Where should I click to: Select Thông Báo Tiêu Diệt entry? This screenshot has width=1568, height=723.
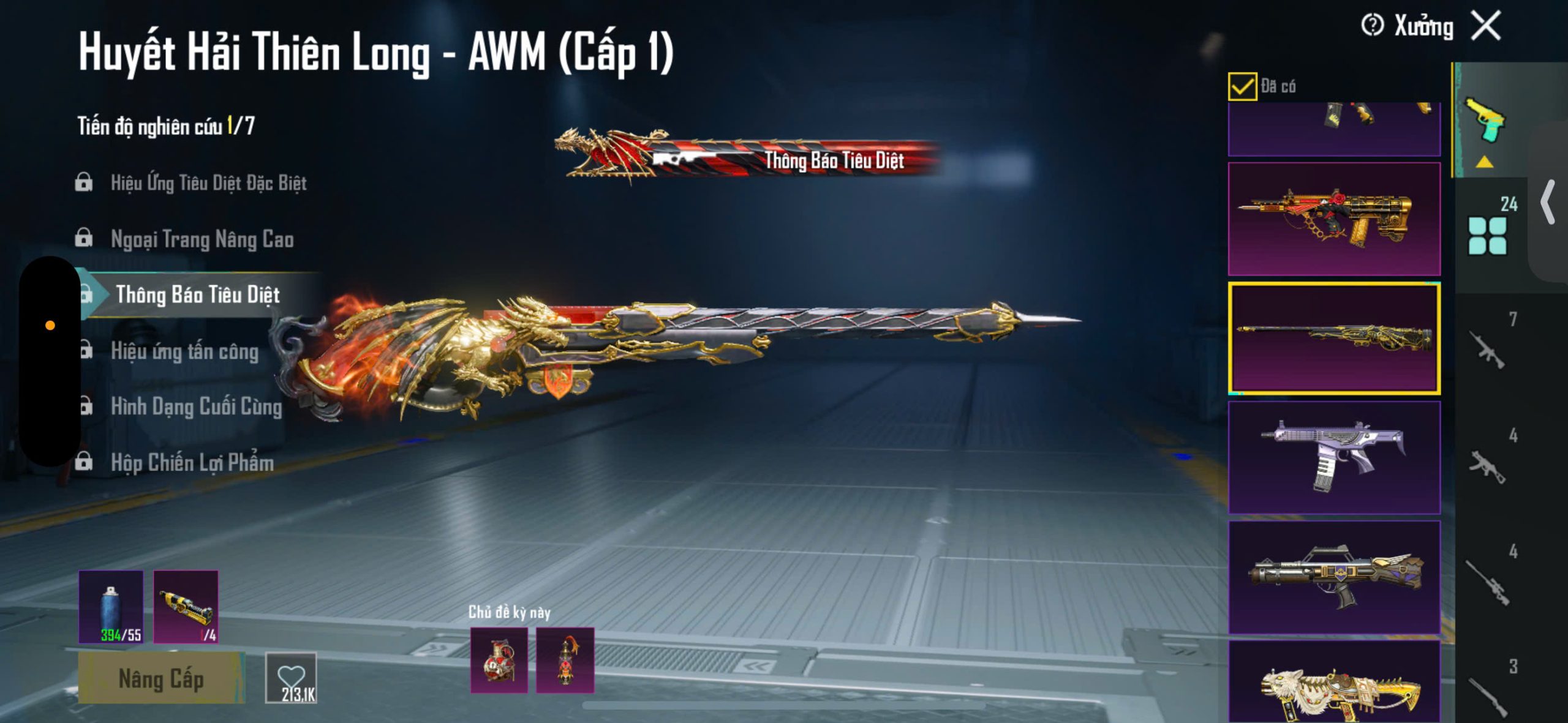coord(197,295)
